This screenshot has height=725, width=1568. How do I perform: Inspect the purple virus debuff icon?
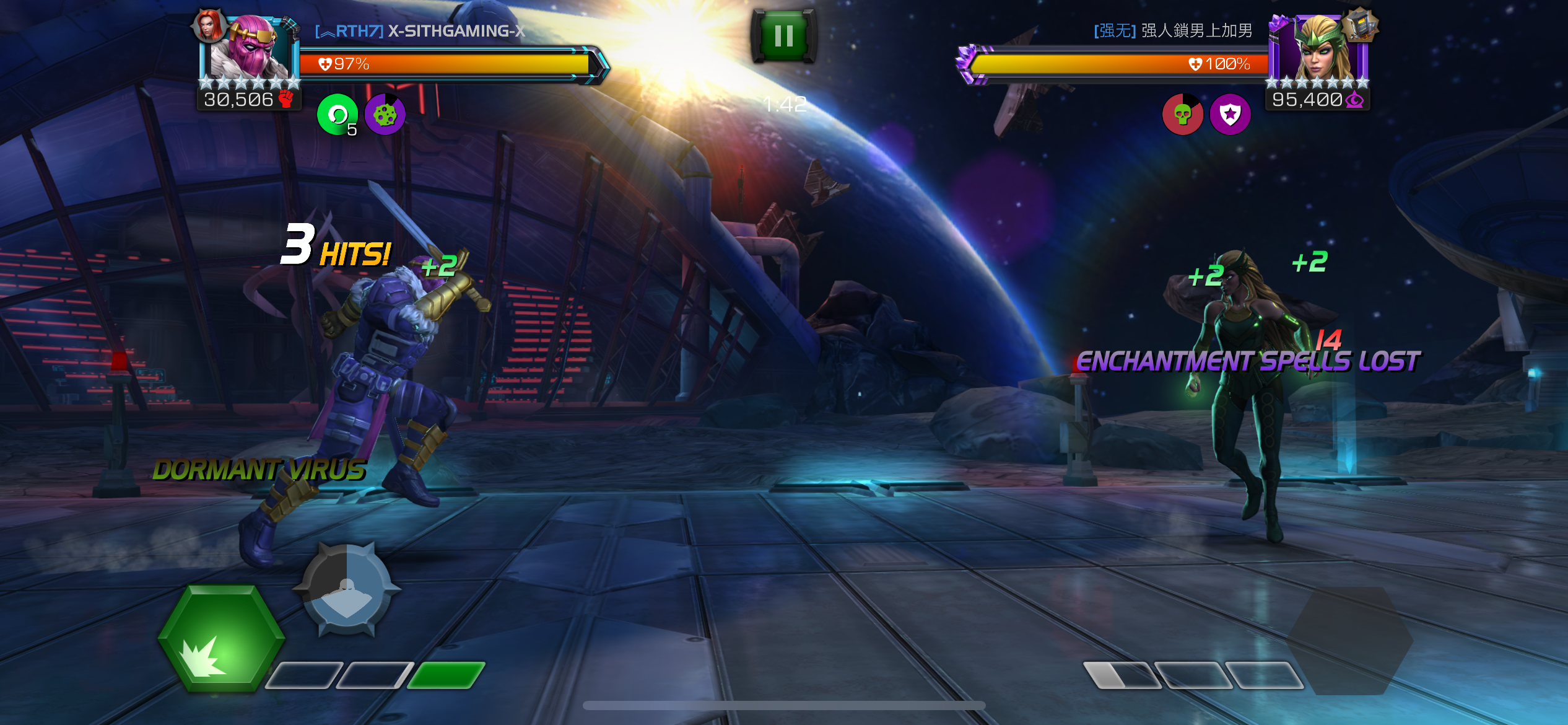coord(385,114)
